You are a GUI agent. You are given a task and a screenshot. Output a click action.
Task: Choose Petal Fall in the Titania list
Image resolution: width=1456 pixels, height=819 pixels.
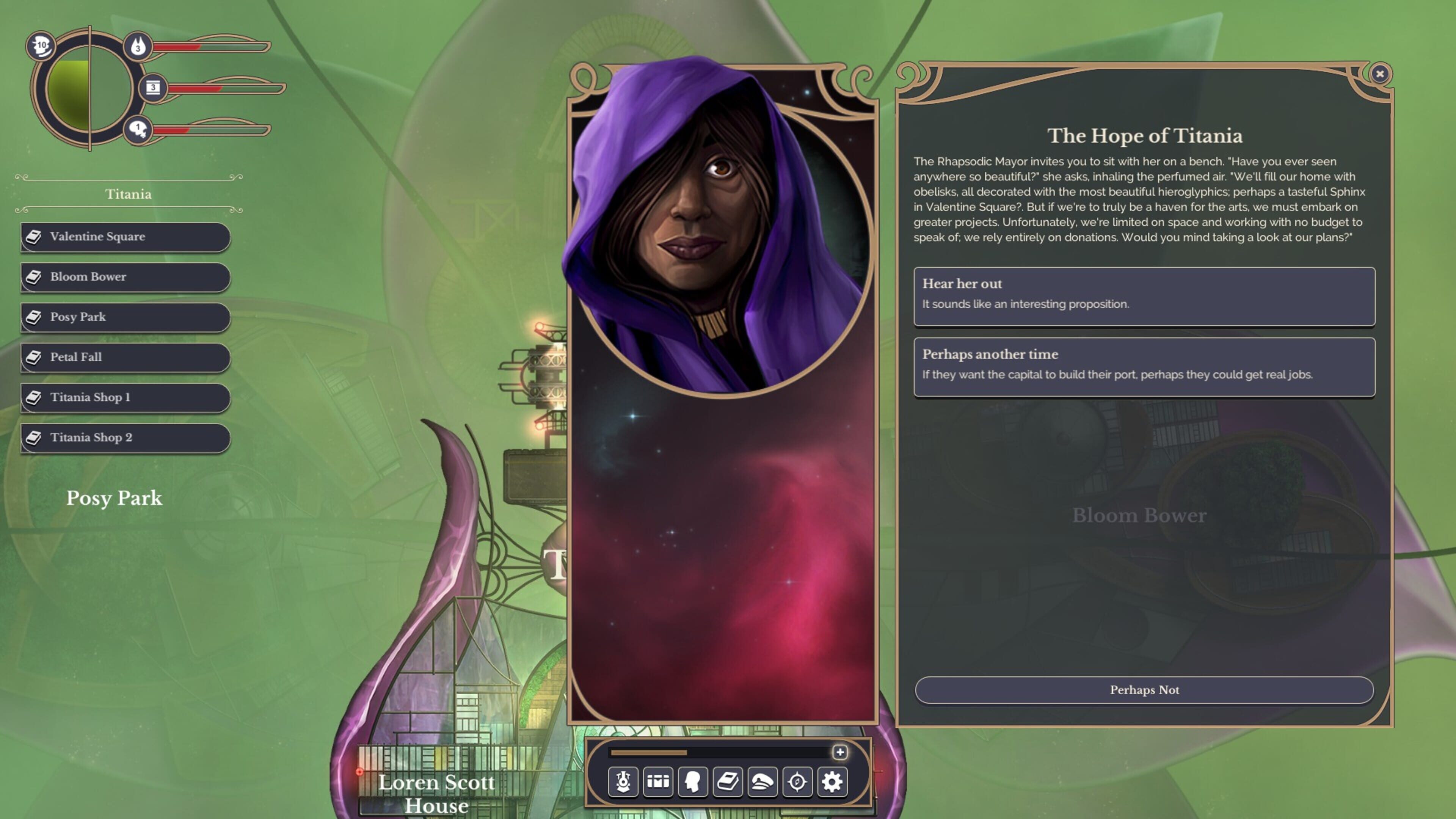(126, 357)
